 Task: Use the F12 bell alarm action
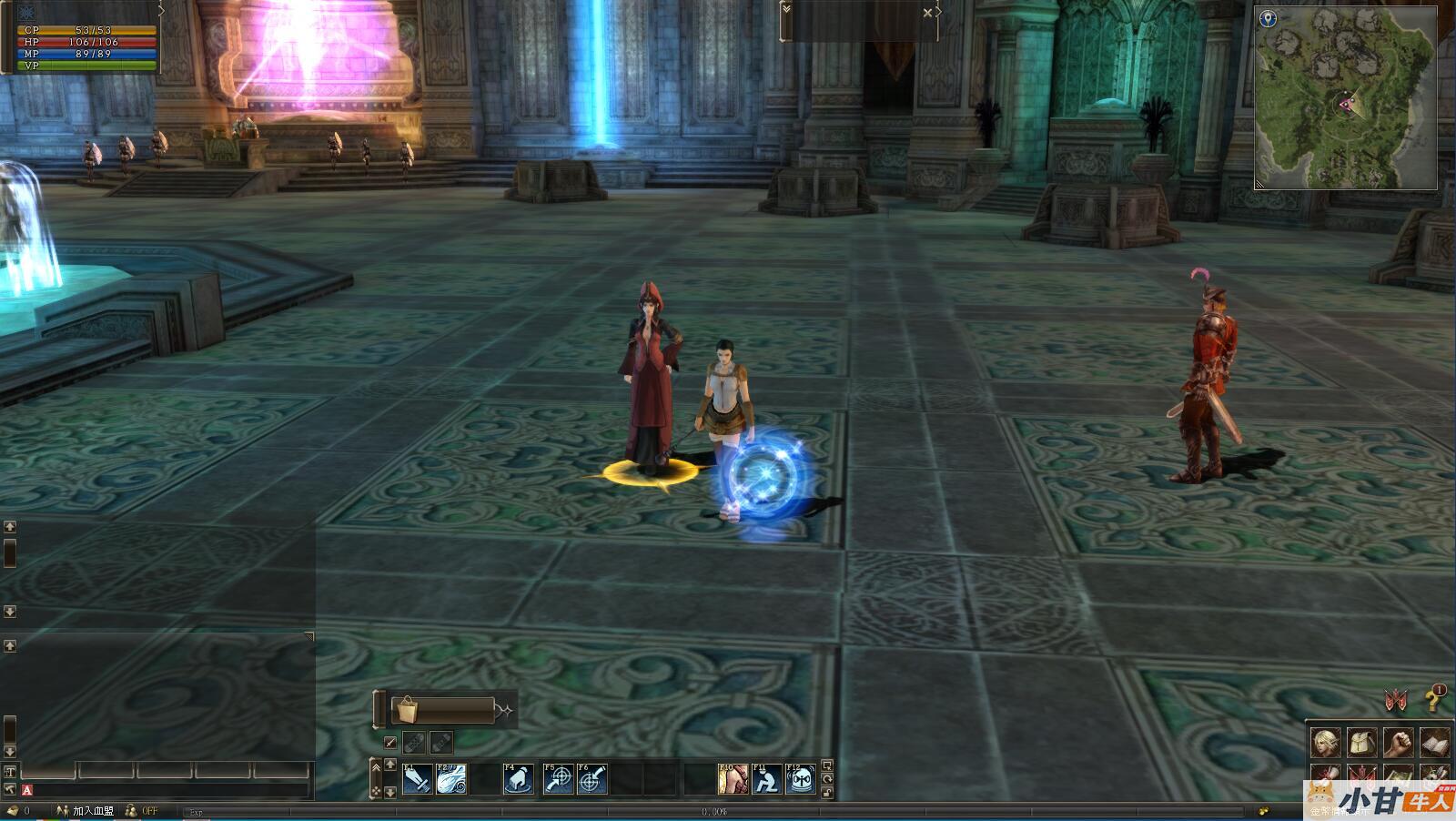coord(800,779)
